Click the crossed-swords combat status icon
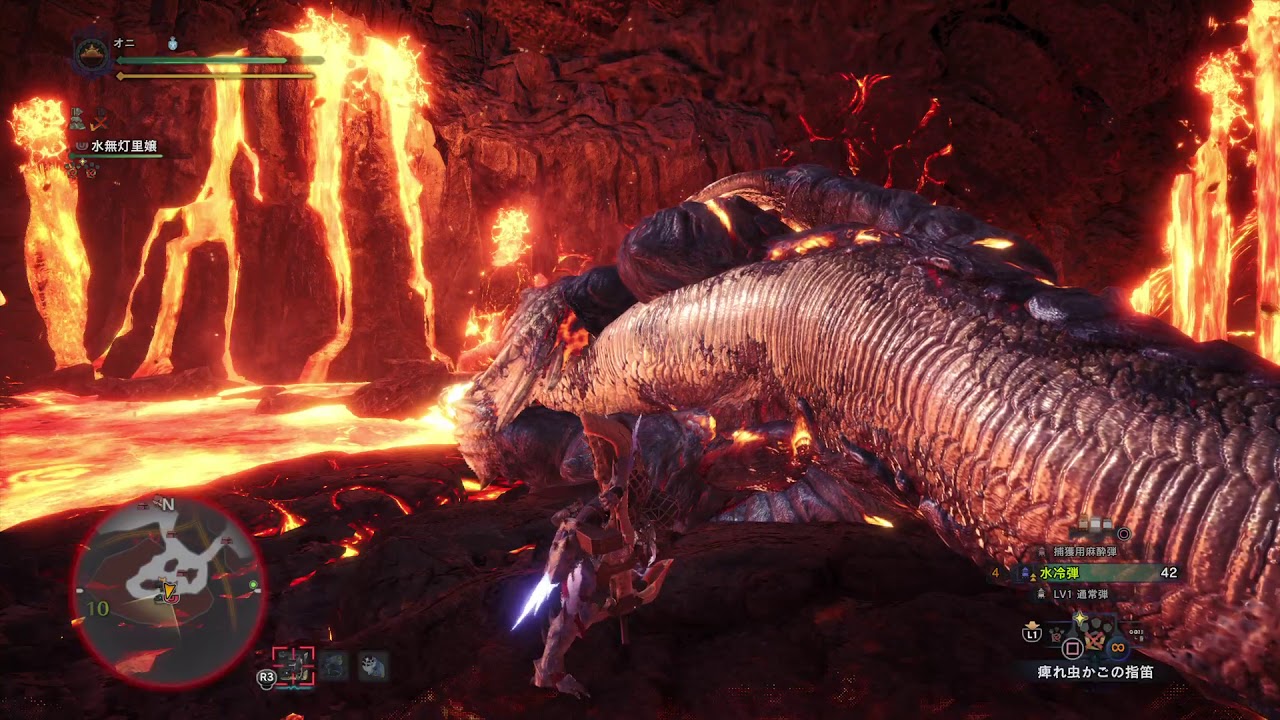Image resolution: width=1280 pixels, height=720 pixels. [100, 123]
